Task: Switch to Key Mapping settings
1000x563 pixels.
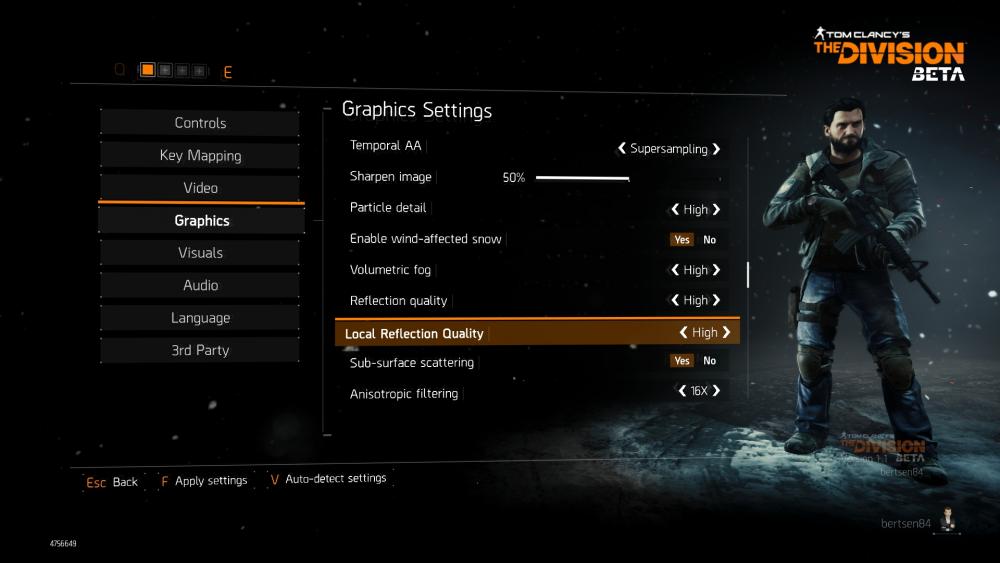Action: [200, 156]
